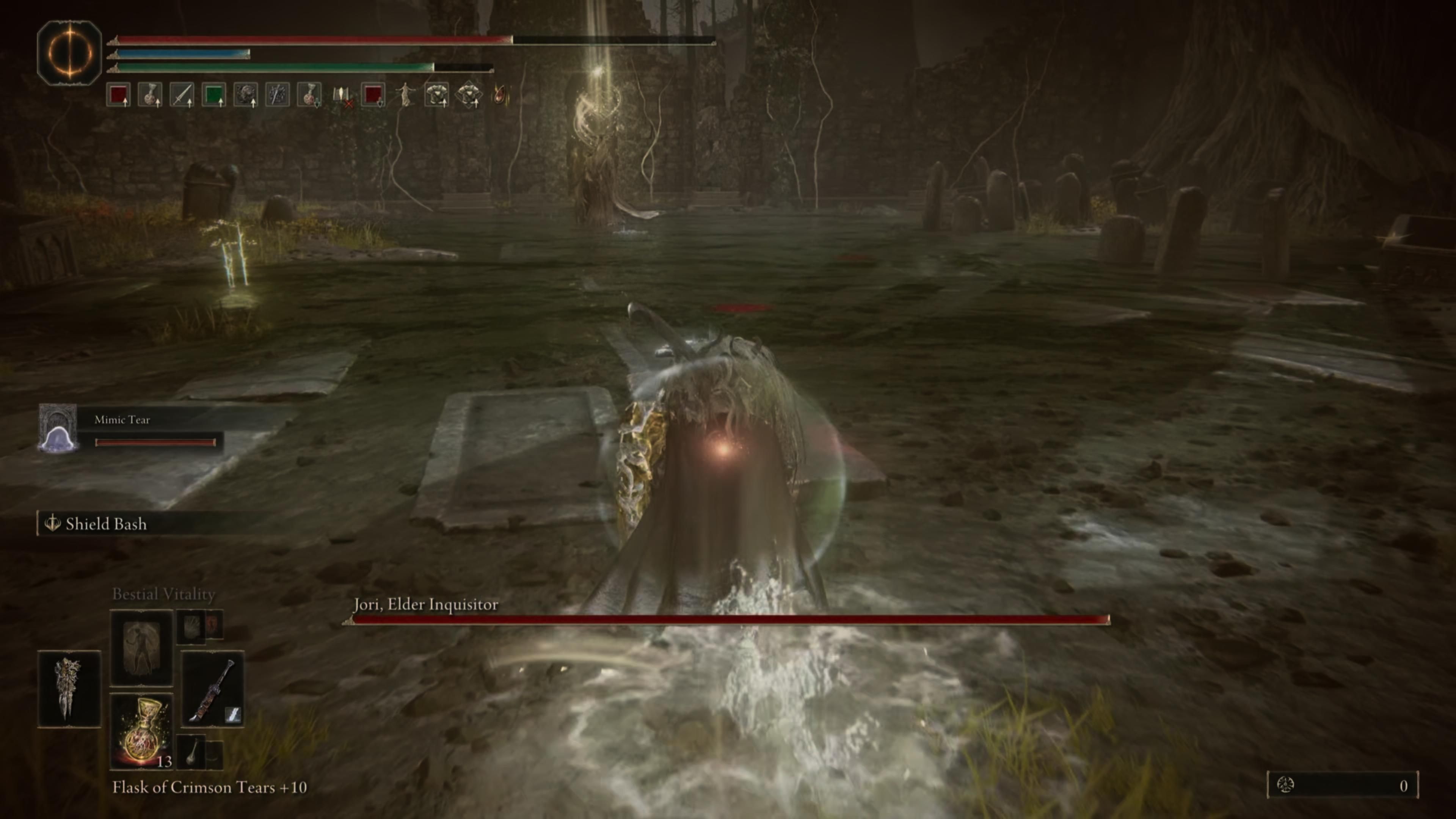
Task: Select the Flask of Crimson Tears slot
Action: click(141, 730)
